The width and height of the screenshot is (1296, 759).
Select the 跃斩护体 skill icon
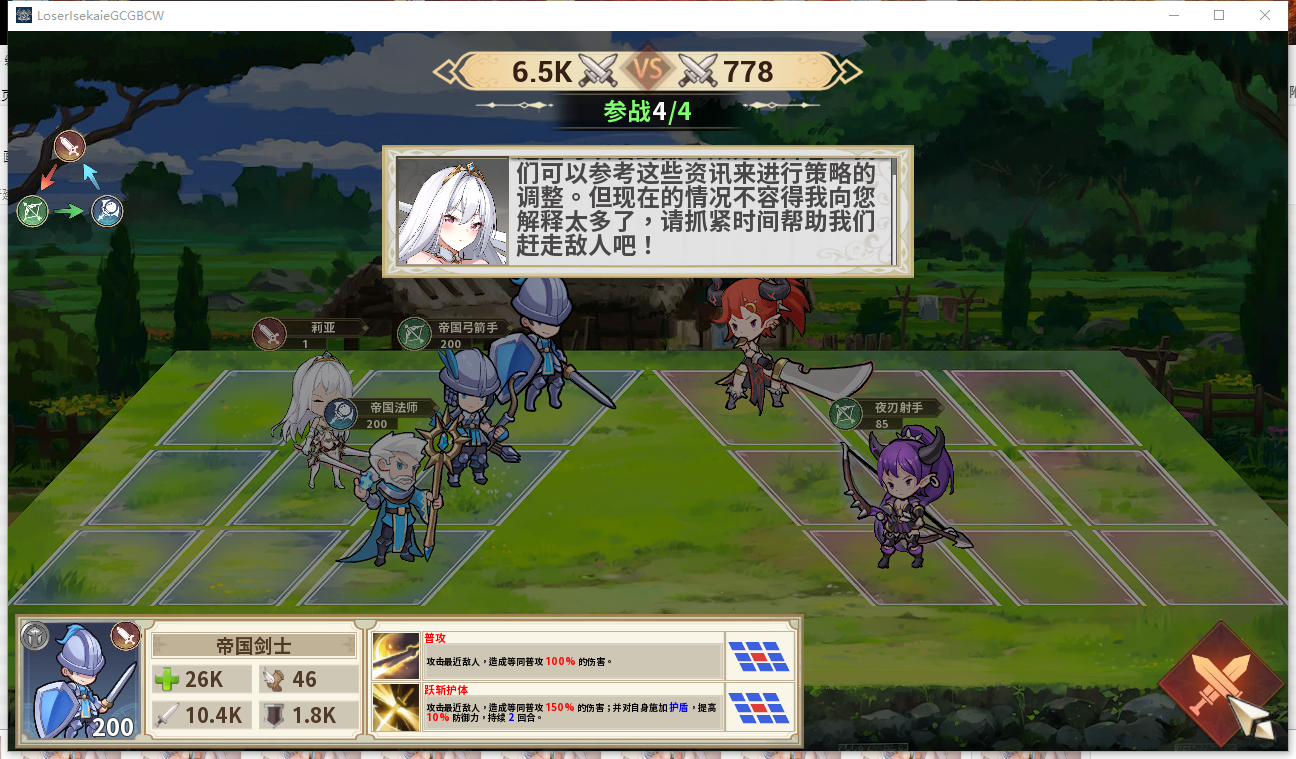click(x=396, y=707)
